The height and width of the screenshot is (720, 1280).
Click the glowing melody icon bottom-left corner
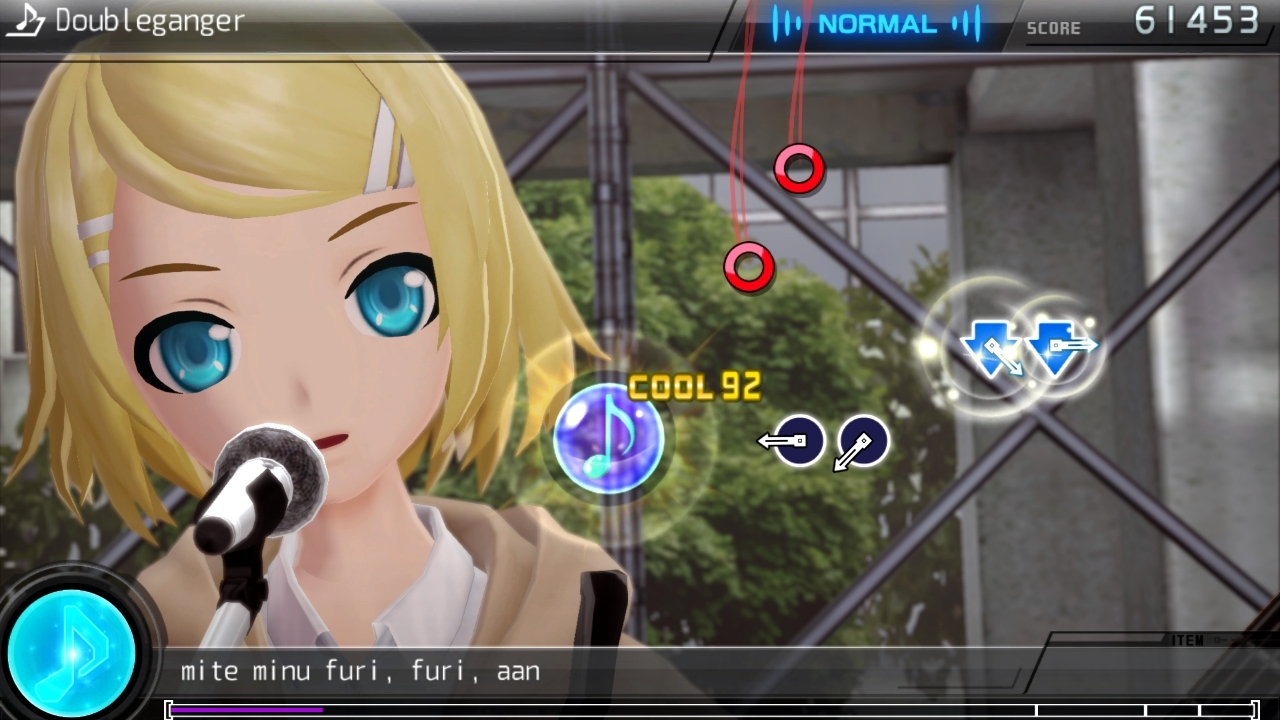point(72,652)
